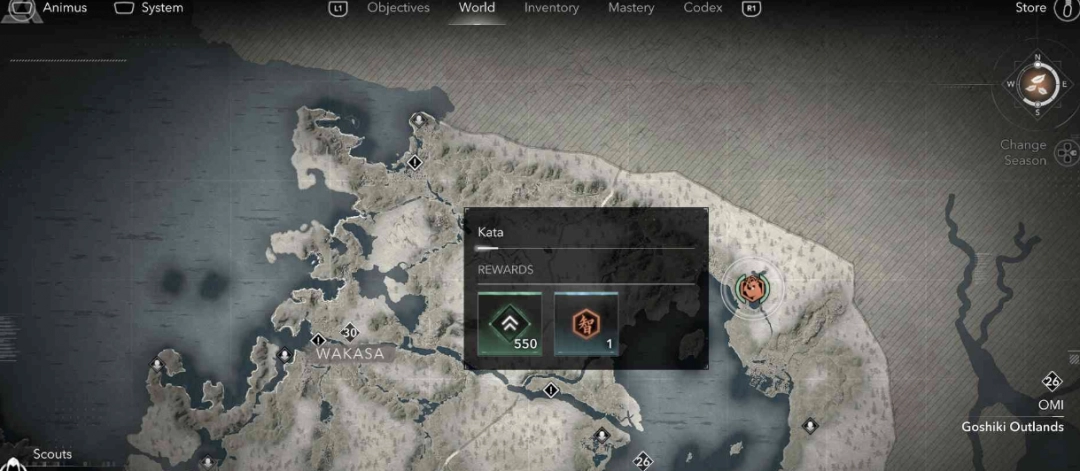Open the Codex tab
The height and width of the screenshot is (471, 1080).
[703, 8]
